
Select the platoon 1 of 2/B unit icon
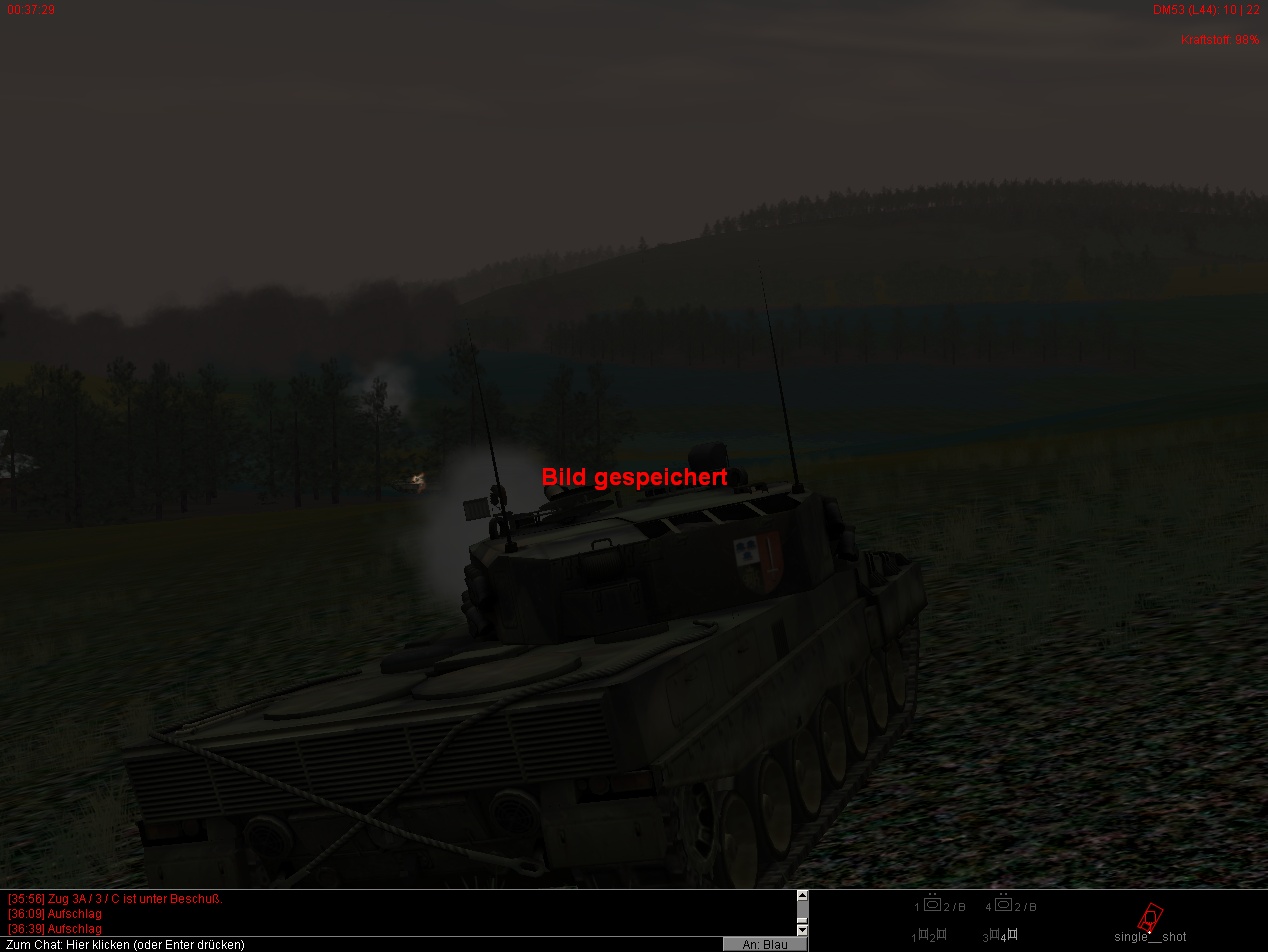pyautogui.click(x=933, y=905)
